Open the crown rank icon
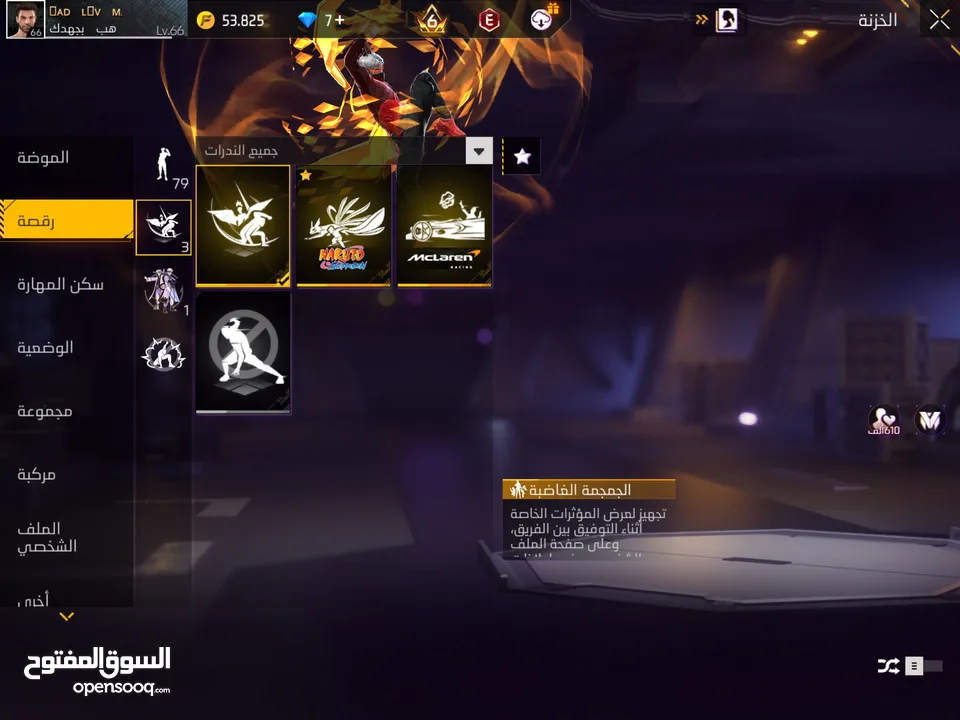Image resolution: width=960 pixels, height=720 pixels. tap(432, 20)
